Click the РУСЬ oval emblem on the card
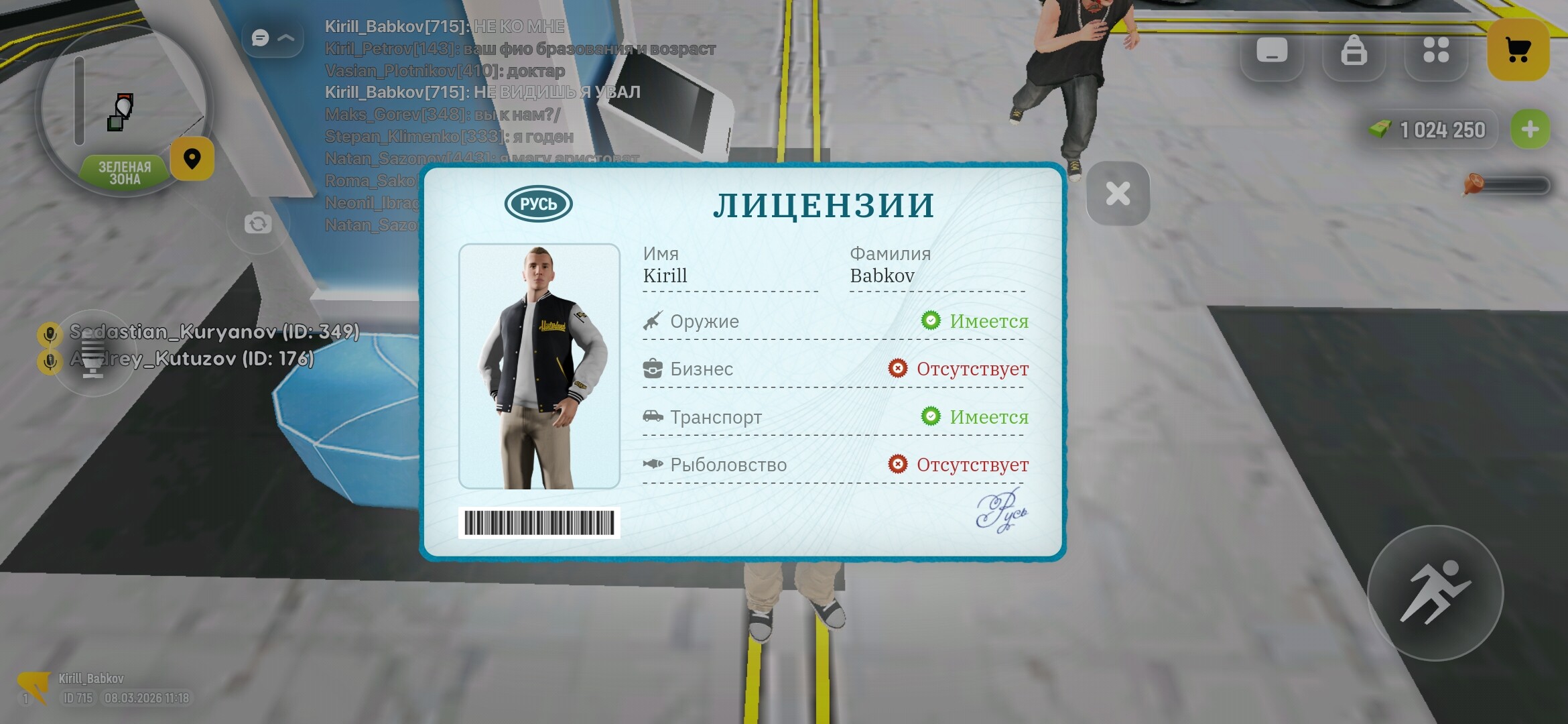1568x724 pixels. tap(540, 203)
